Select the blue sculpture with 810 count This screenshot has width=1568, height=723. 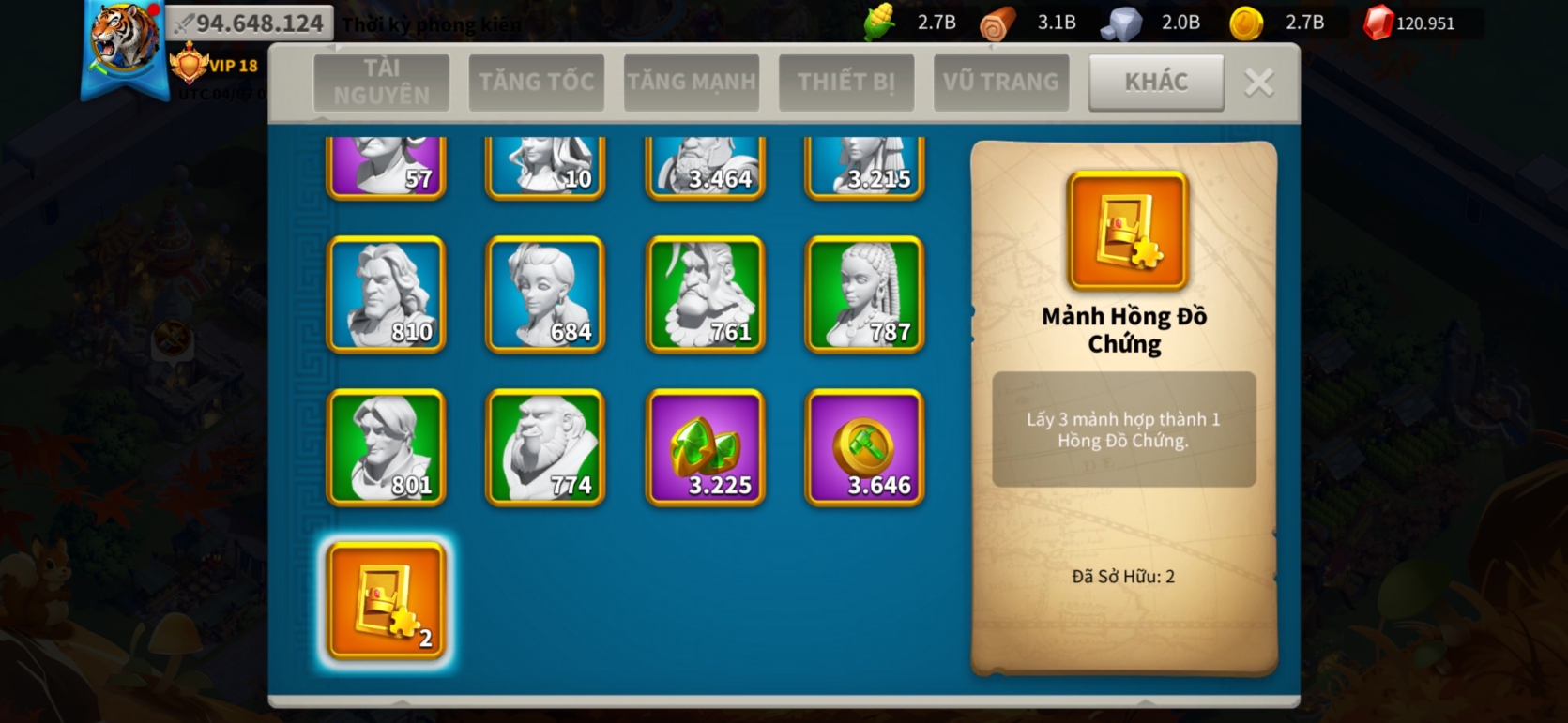point(386,294)
